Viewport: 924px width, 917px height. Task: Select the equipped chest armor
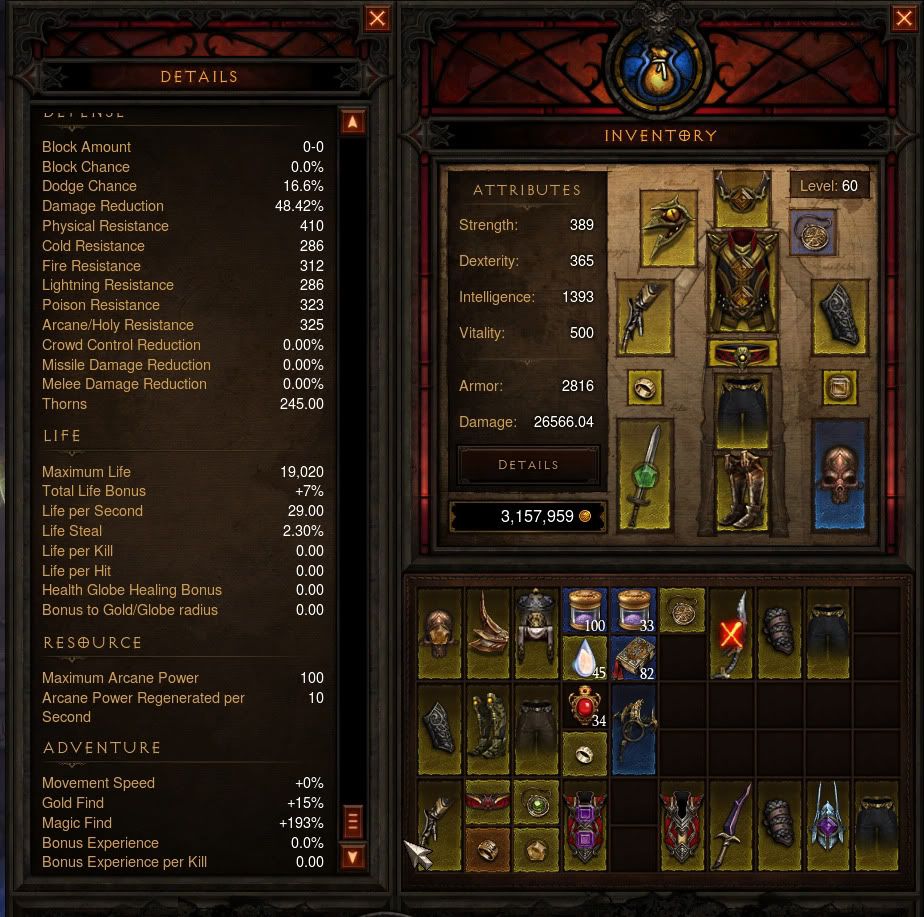(x=741, y=284)
